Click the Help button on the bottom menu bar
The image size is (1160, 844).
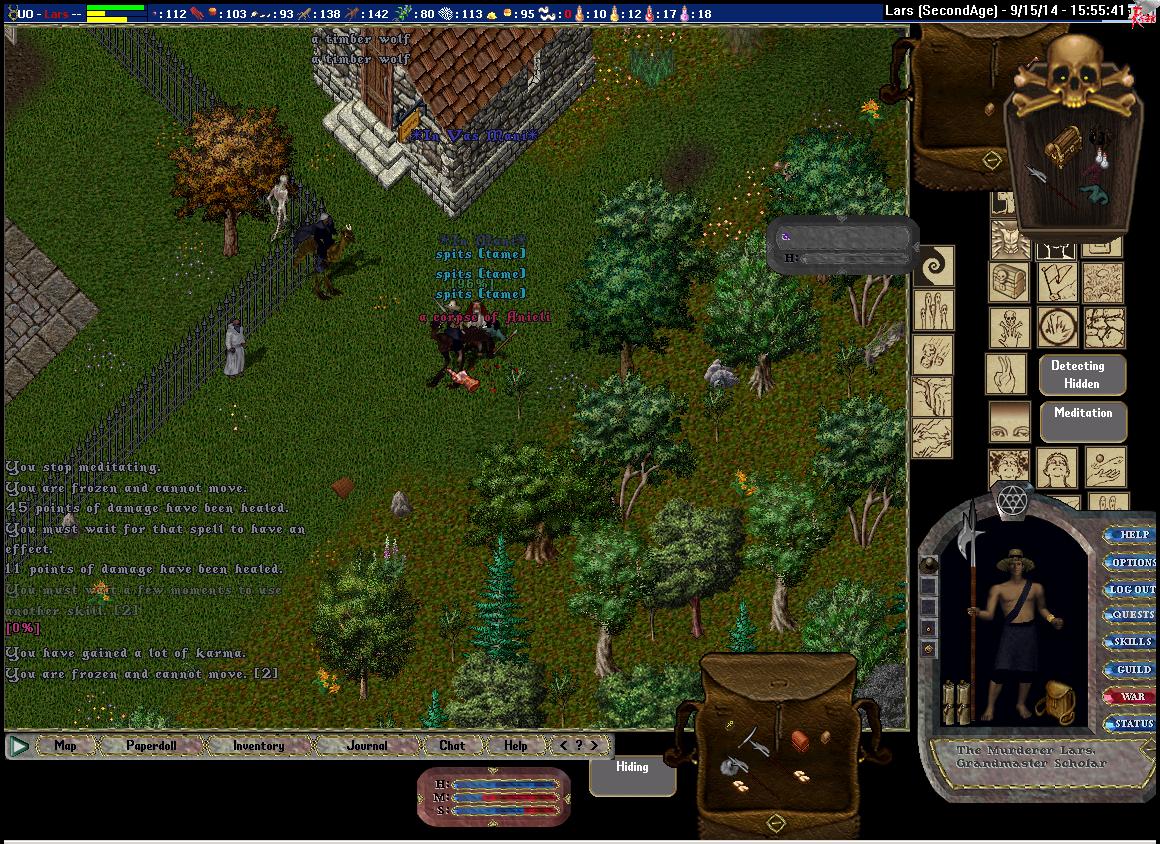click(x=515, y=746)
